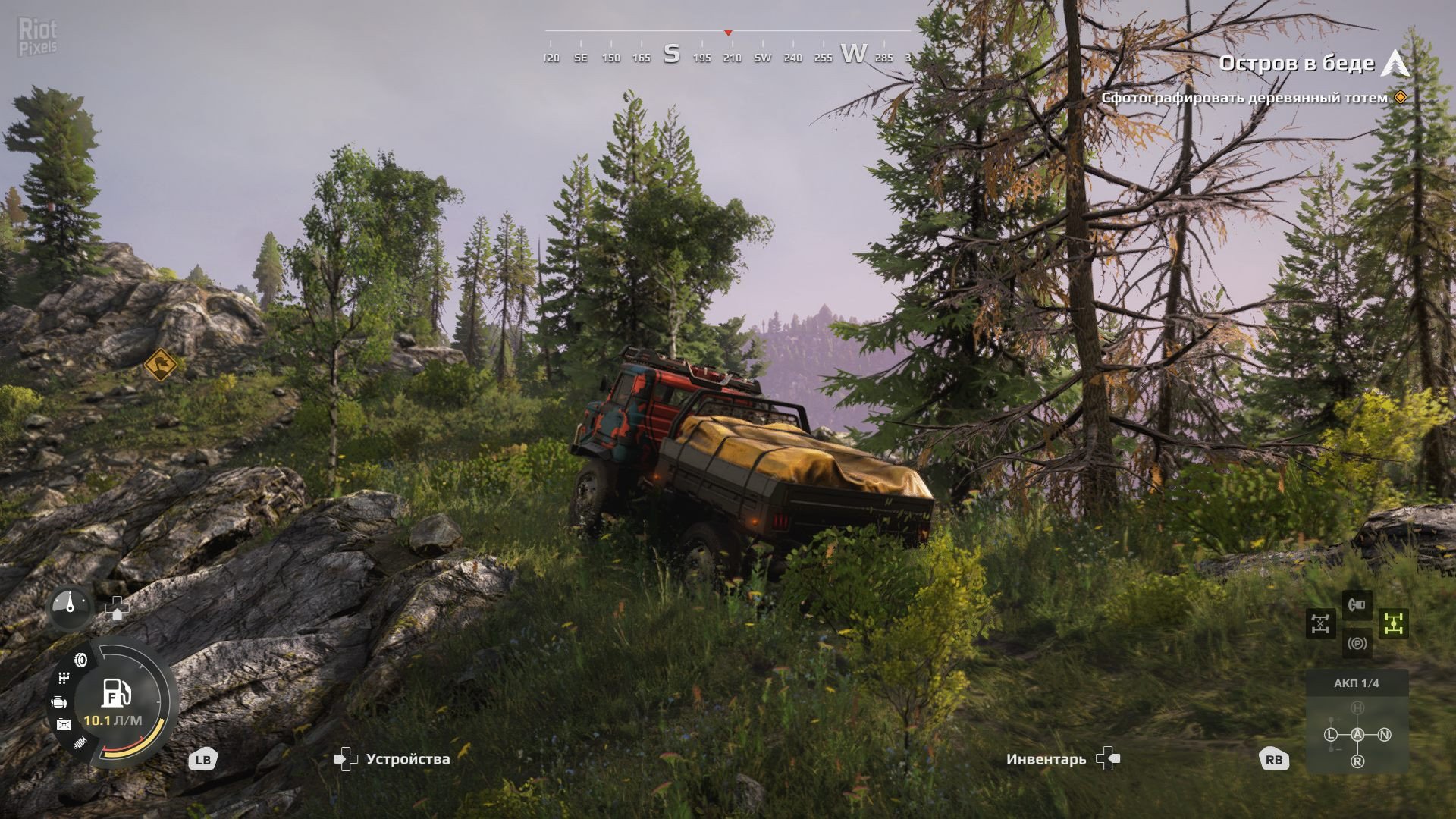1456x819 pixels.
Task: Select Auto gear (A) on gearbox
Action: click(1357, 734)
